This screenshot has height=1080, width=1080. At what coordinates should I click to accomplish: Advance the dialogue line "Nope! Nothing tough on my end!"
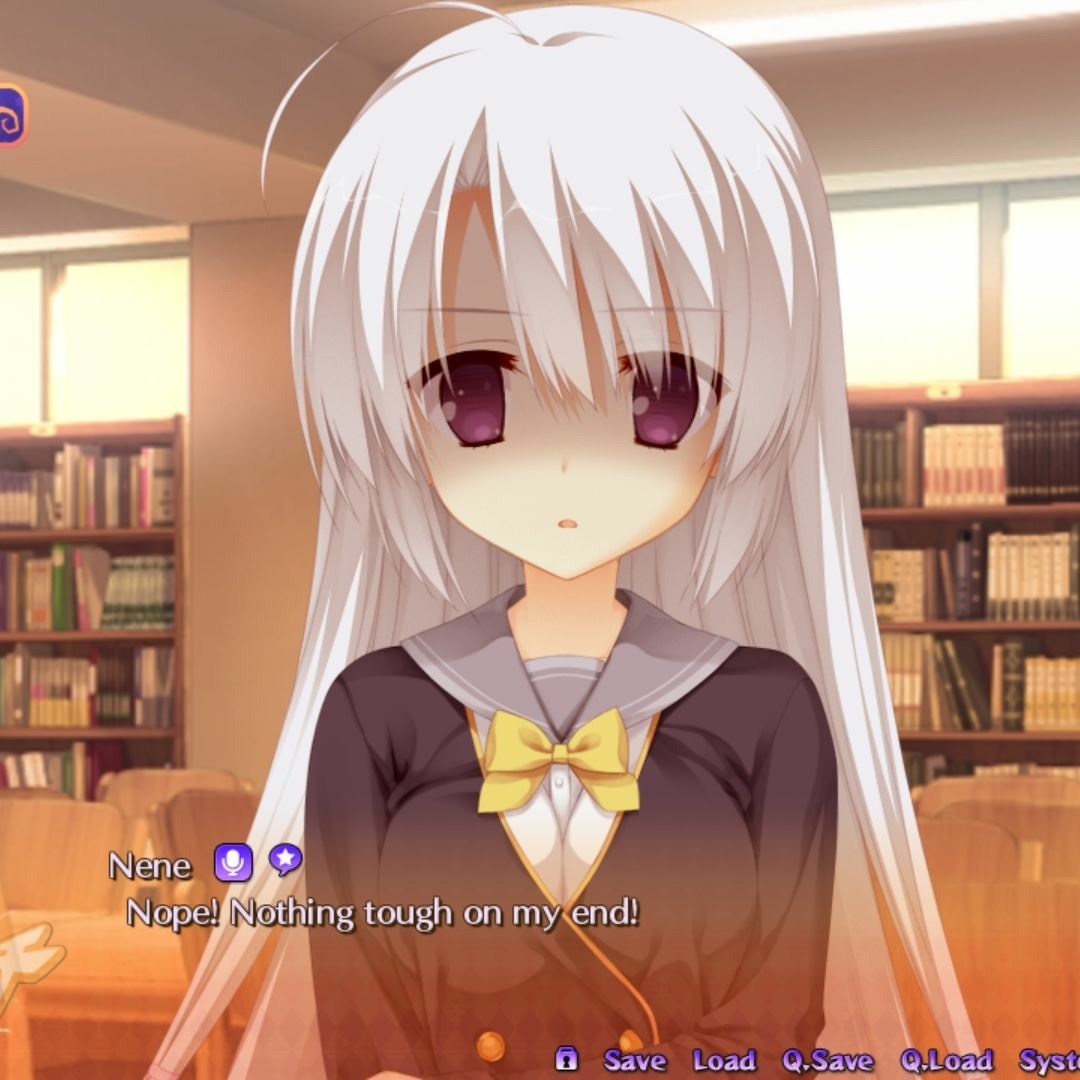tap(382, 913)
